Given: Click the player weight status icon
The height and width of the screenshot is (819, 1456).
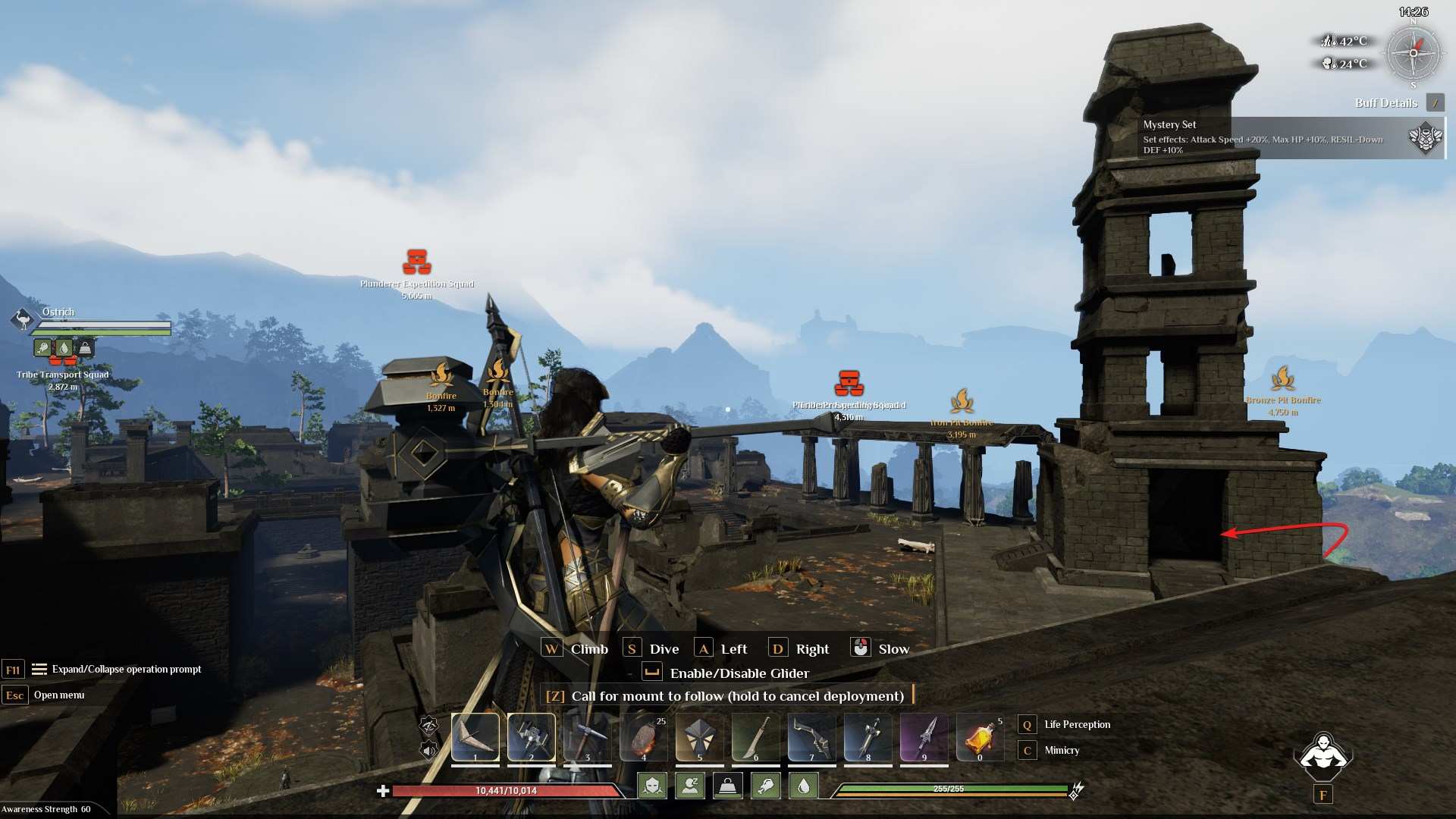Looking at the screenshot, I should tap(728, 786).
